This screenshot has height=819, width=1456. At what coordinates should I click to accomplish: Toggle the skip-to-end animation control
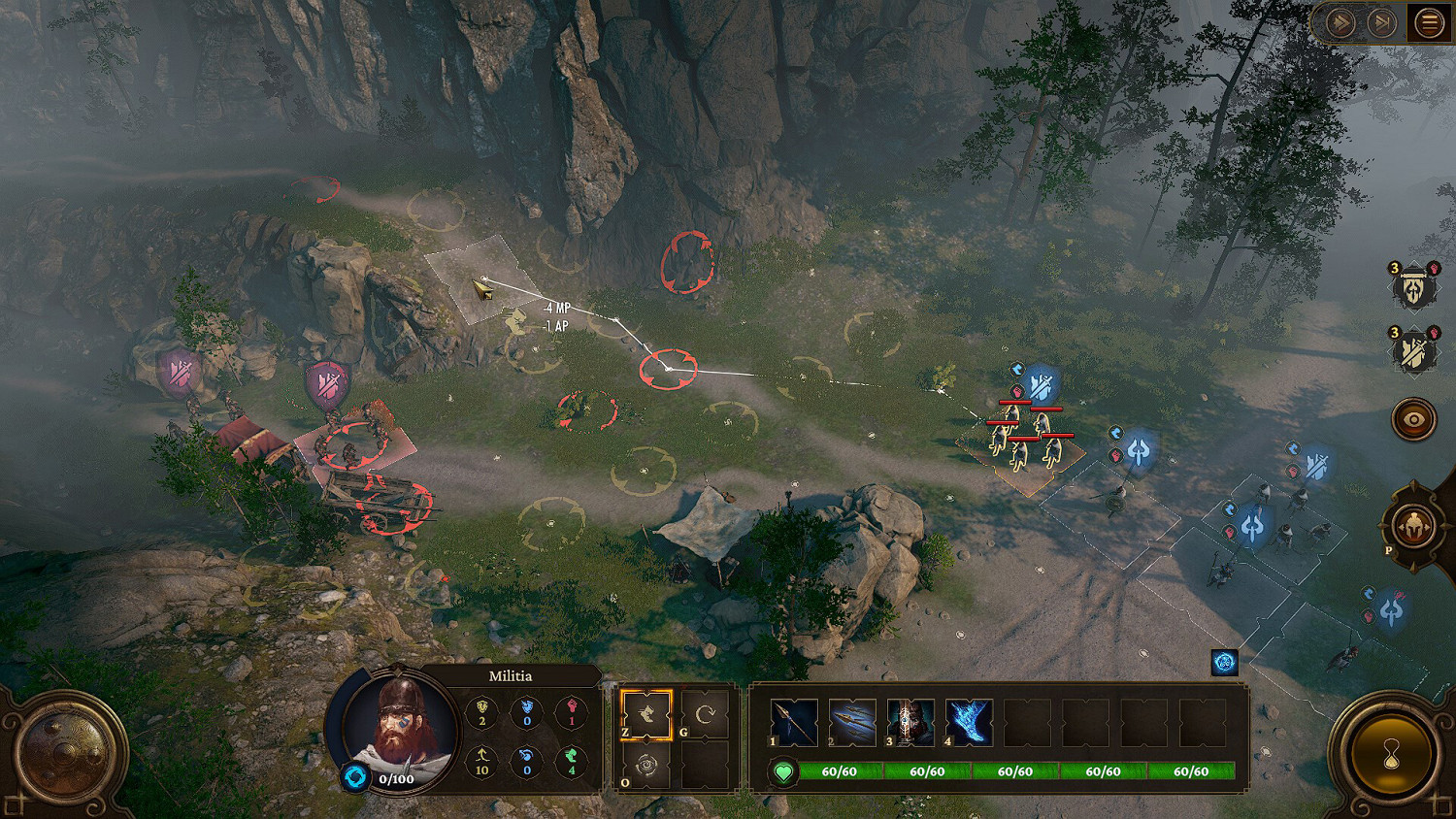coord(1381,21)
